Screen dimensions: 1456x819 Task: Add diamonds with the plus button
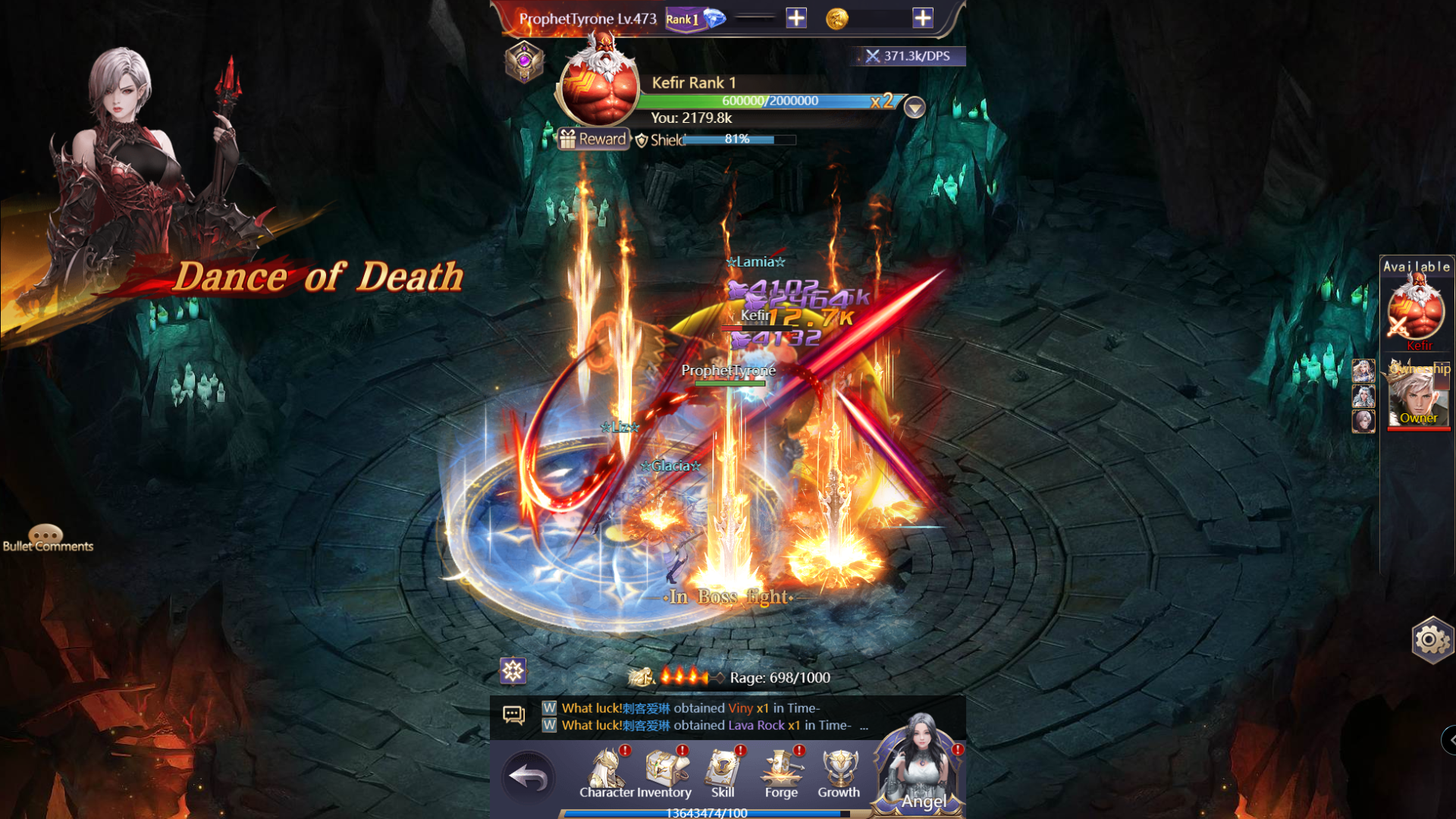pyautogui.click(x=795, y=17)
